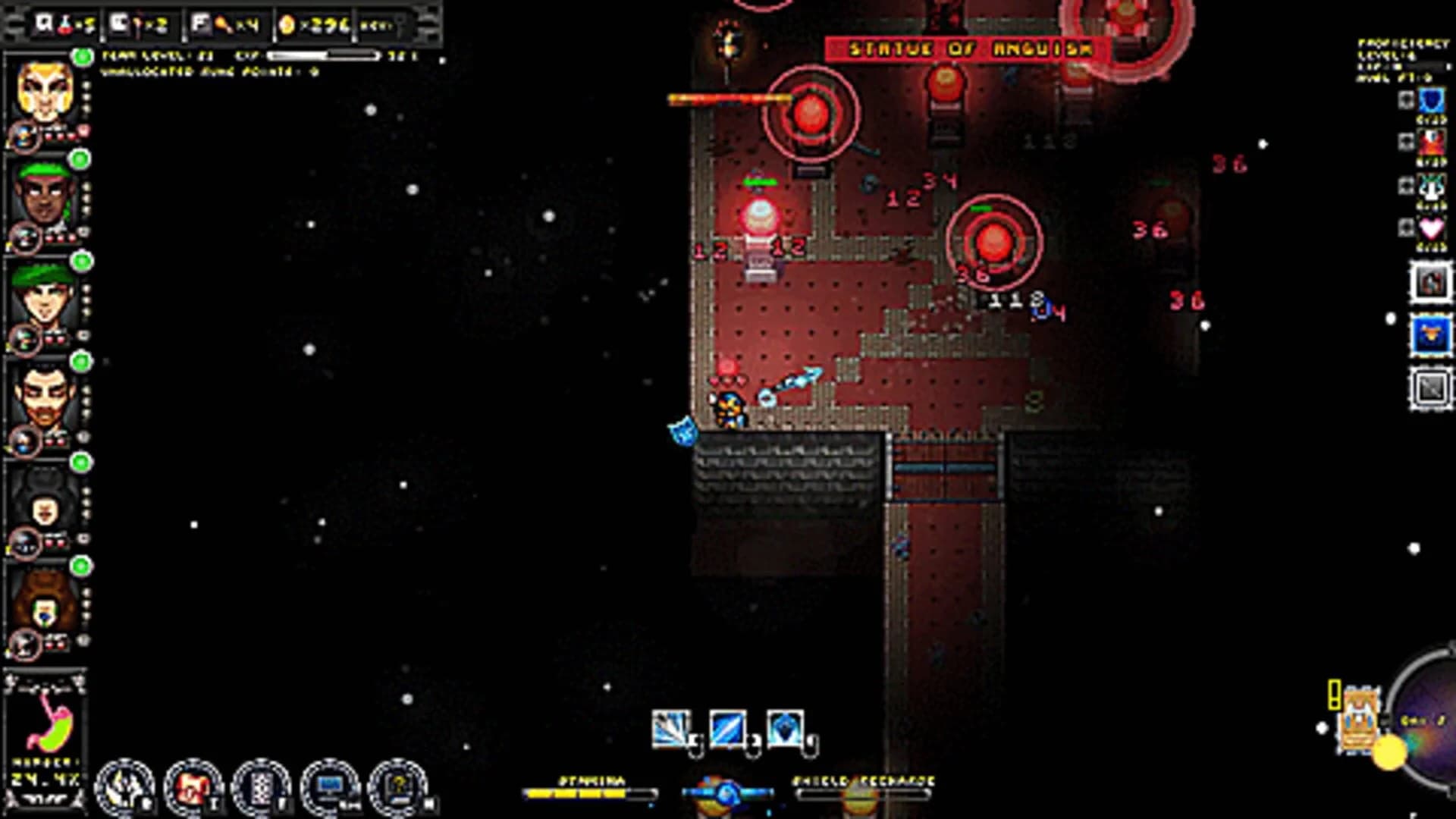
Task: Select the pink heart proficiency icon
Action: [1430, 227]
